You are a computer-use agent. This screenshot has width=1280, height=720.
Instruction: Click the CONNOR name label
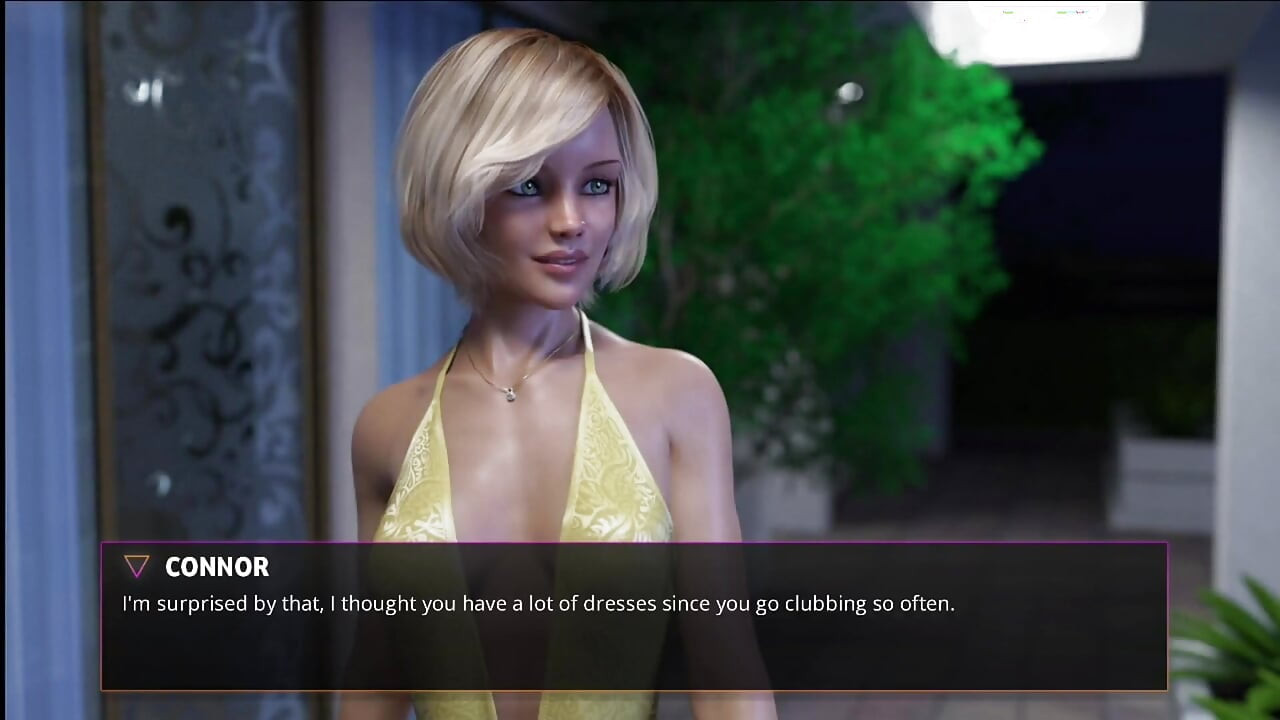pyautogui.click(x=217, y=567)
